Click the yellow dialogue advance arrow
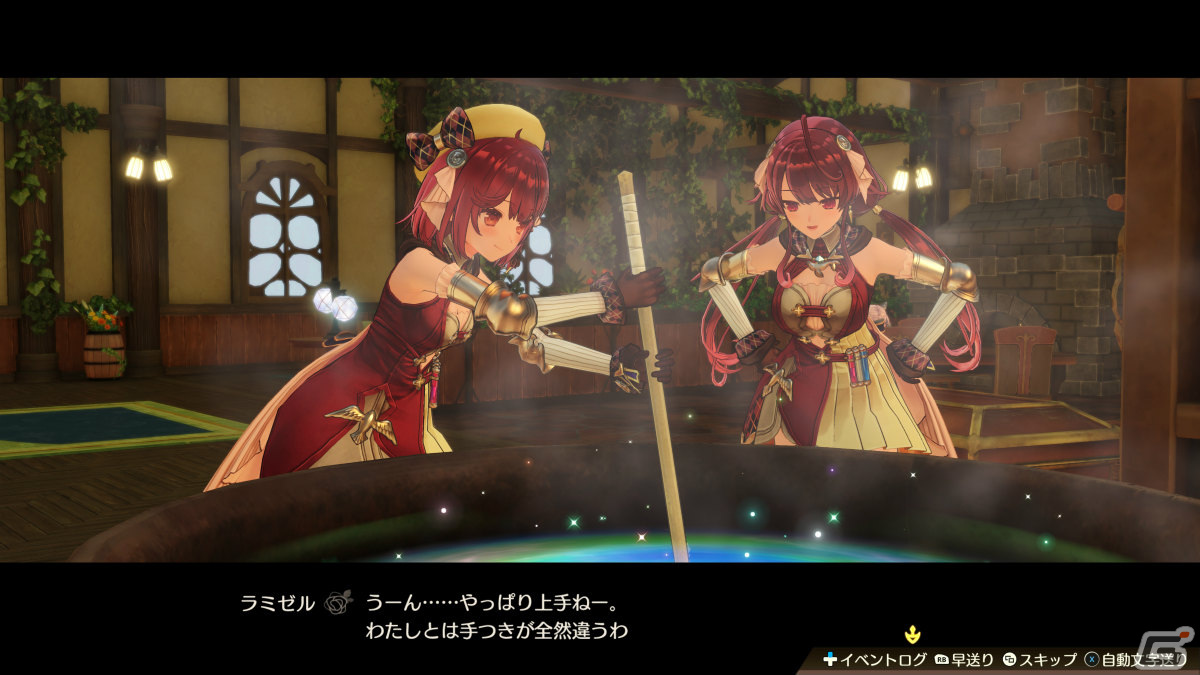Image resolution: width=1200 pixels, height=675 pixels. [912, 633]
